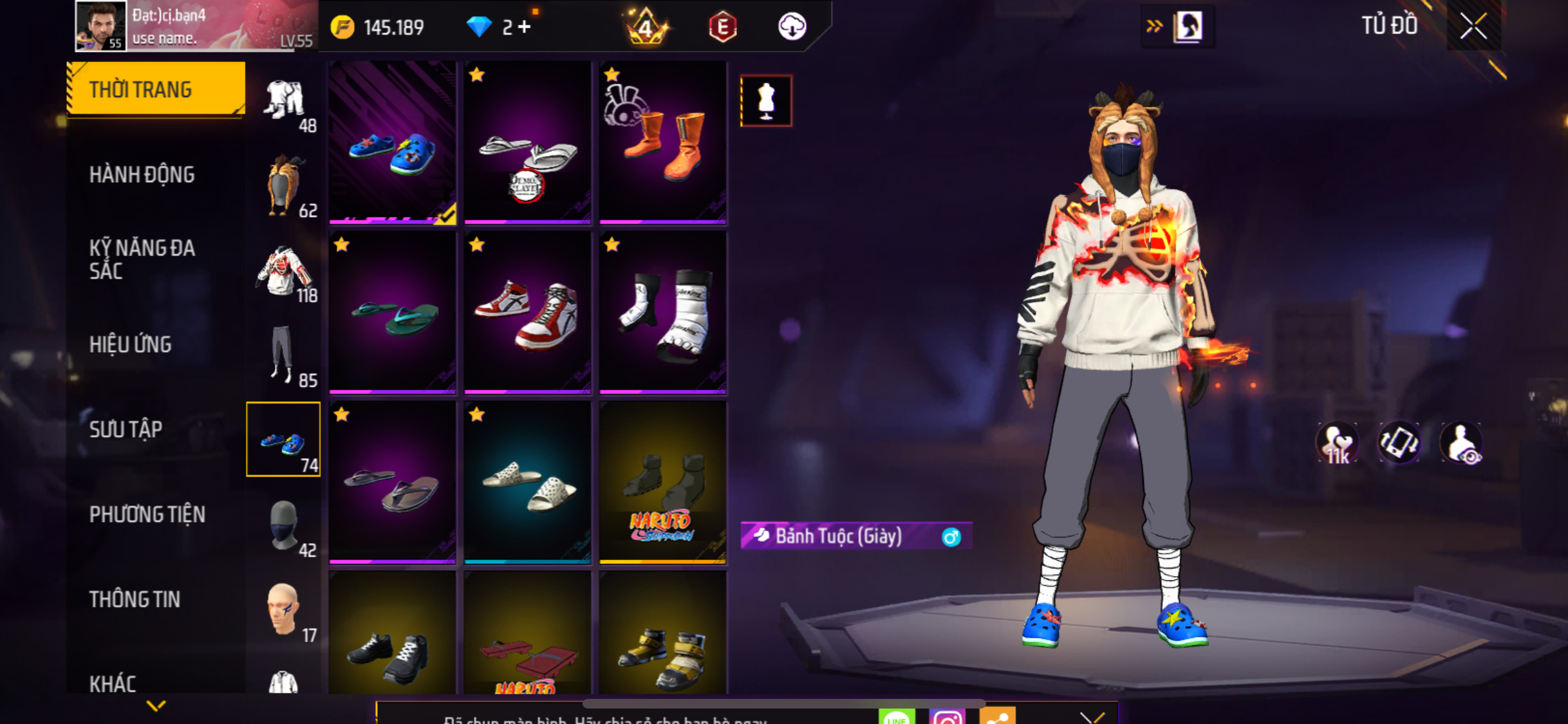Click the mannequin outfit preview button
Screen dimensions: 1568x724
tap(766, 101)
